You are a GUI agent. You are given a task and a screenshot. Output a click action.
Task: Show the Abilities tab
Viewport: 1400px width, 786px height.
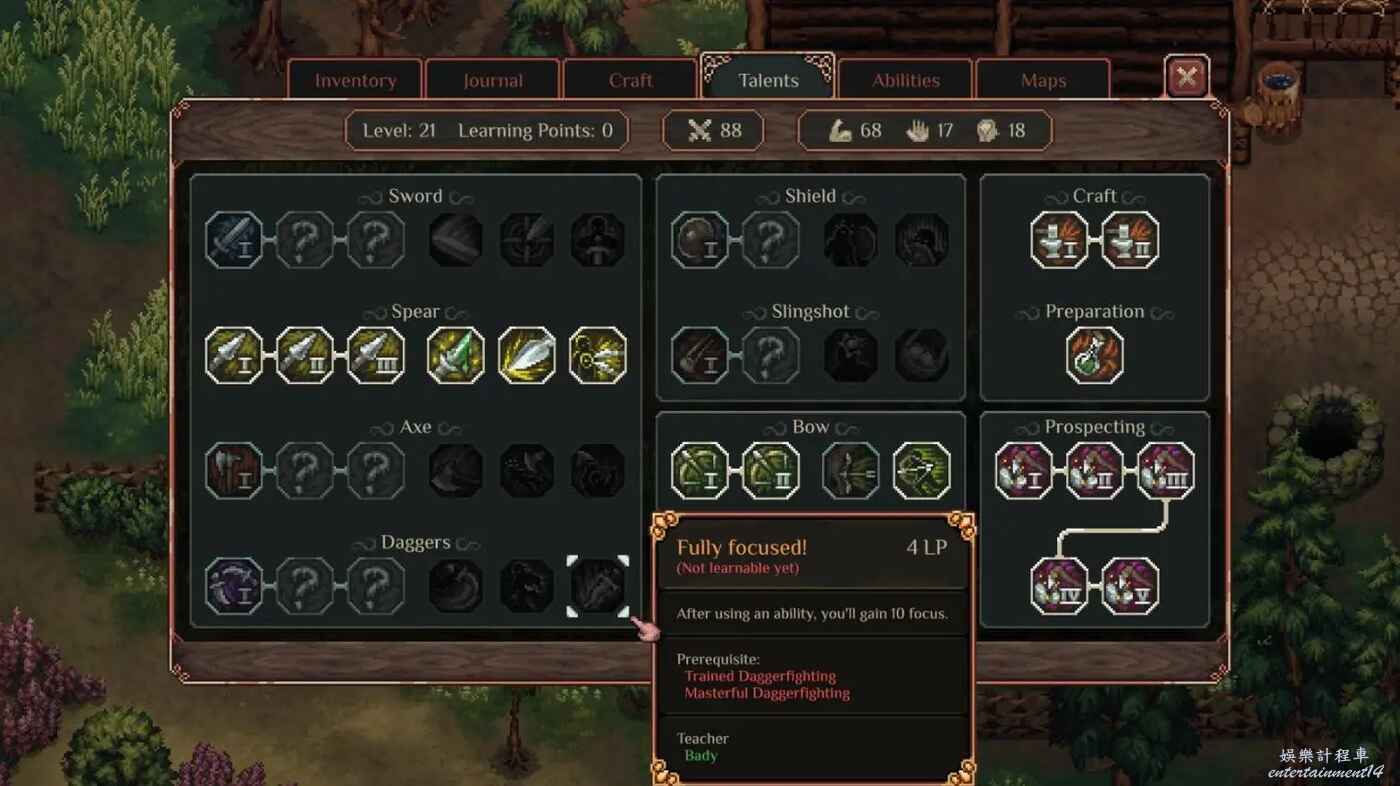point(906,81)
